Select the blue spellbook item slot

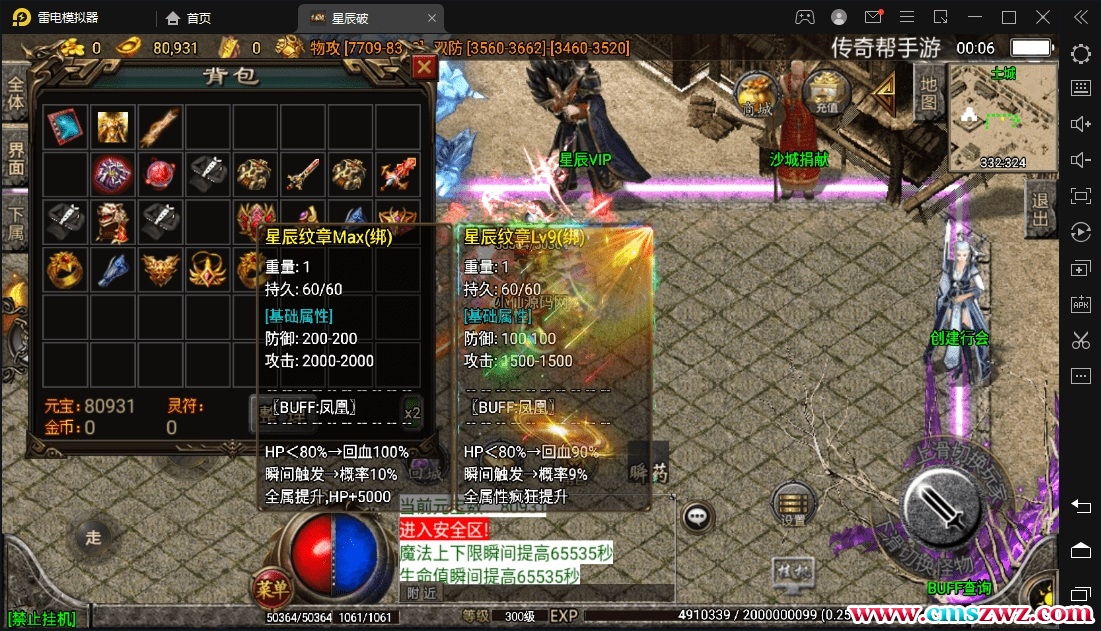click(64, 126)
